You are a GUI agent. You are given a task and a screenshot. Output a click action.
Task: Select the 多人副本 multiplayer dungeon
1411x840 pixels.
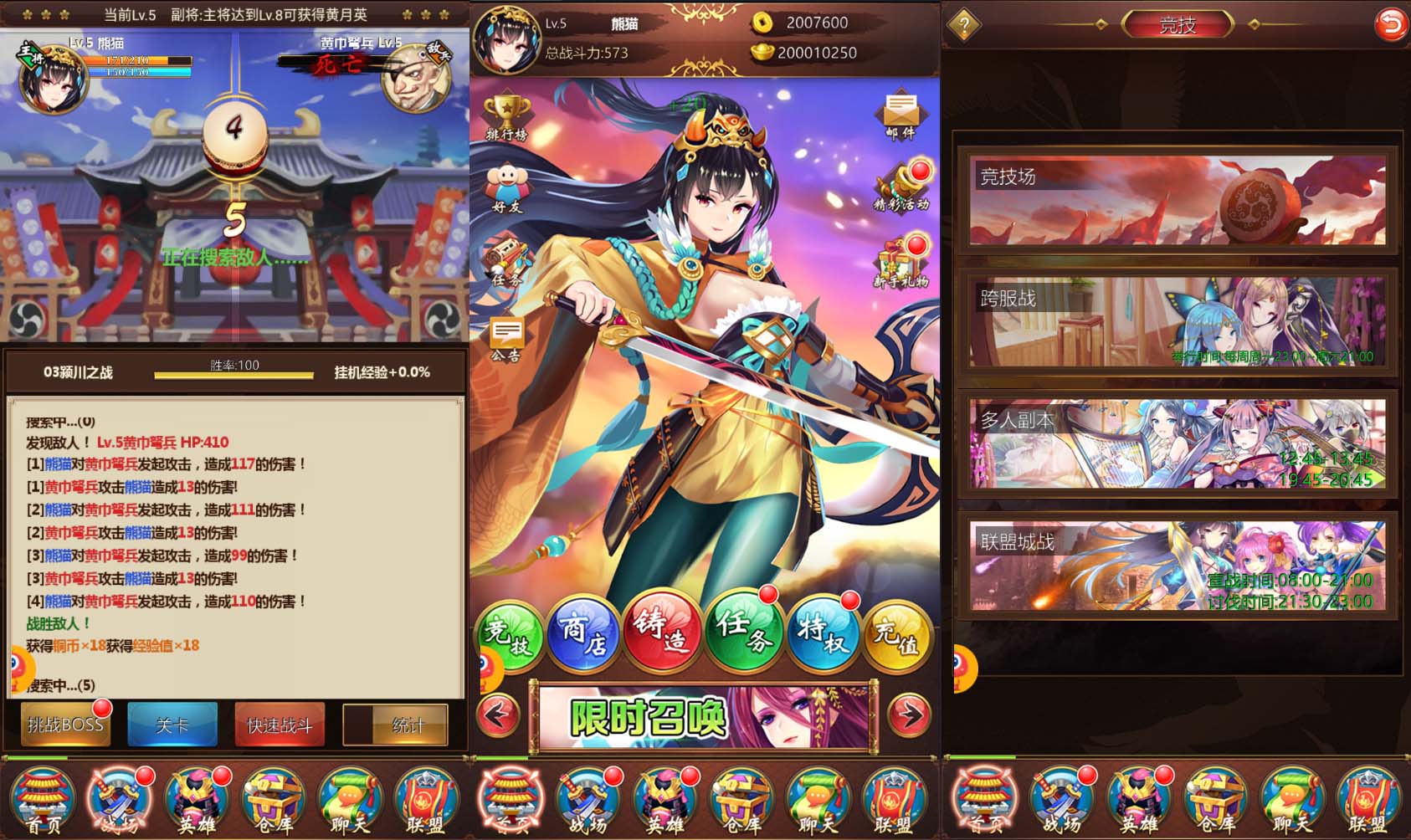tap(1177, 443)
